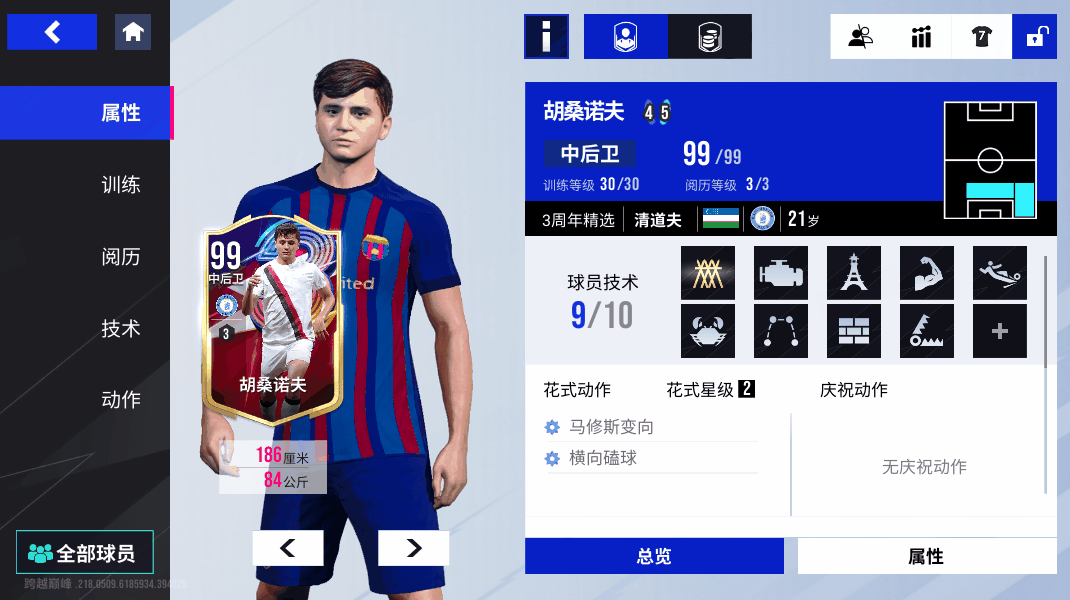Open the coin stack tab

[710, 37]
